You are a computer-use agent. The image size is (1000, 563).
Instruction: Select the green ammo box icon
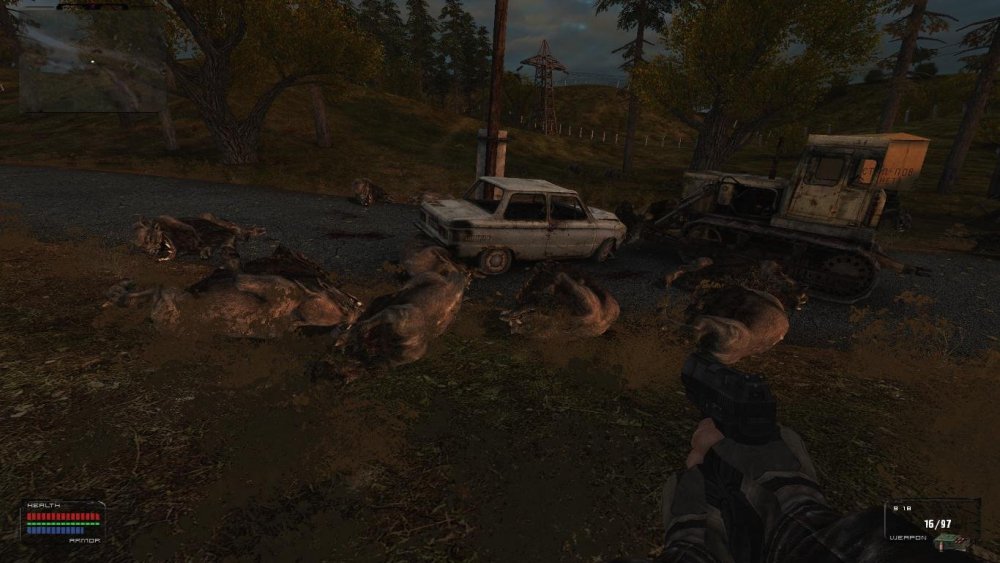(x=951, y=541)
